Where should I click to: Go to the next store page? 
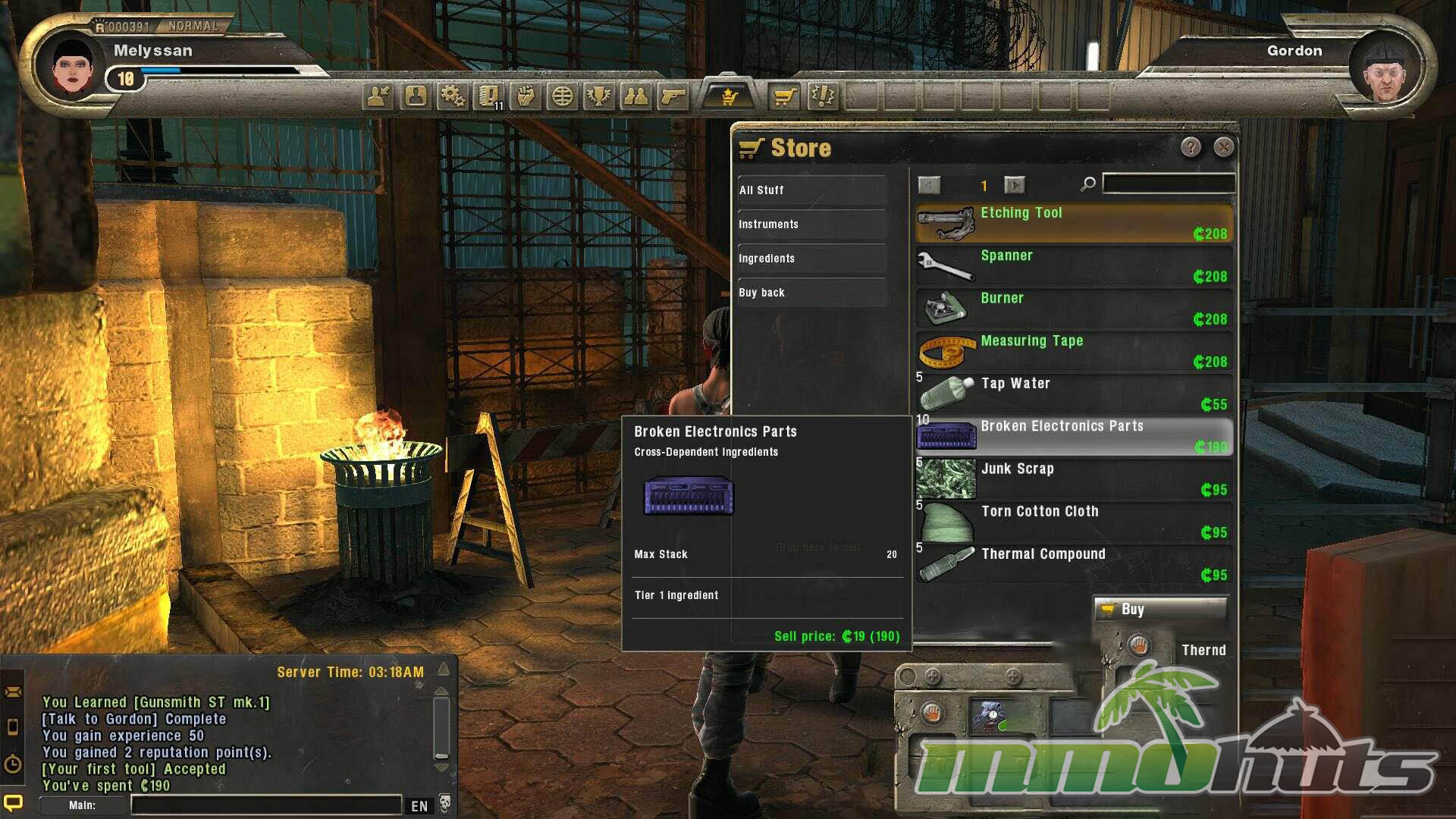pos(1014,185)
